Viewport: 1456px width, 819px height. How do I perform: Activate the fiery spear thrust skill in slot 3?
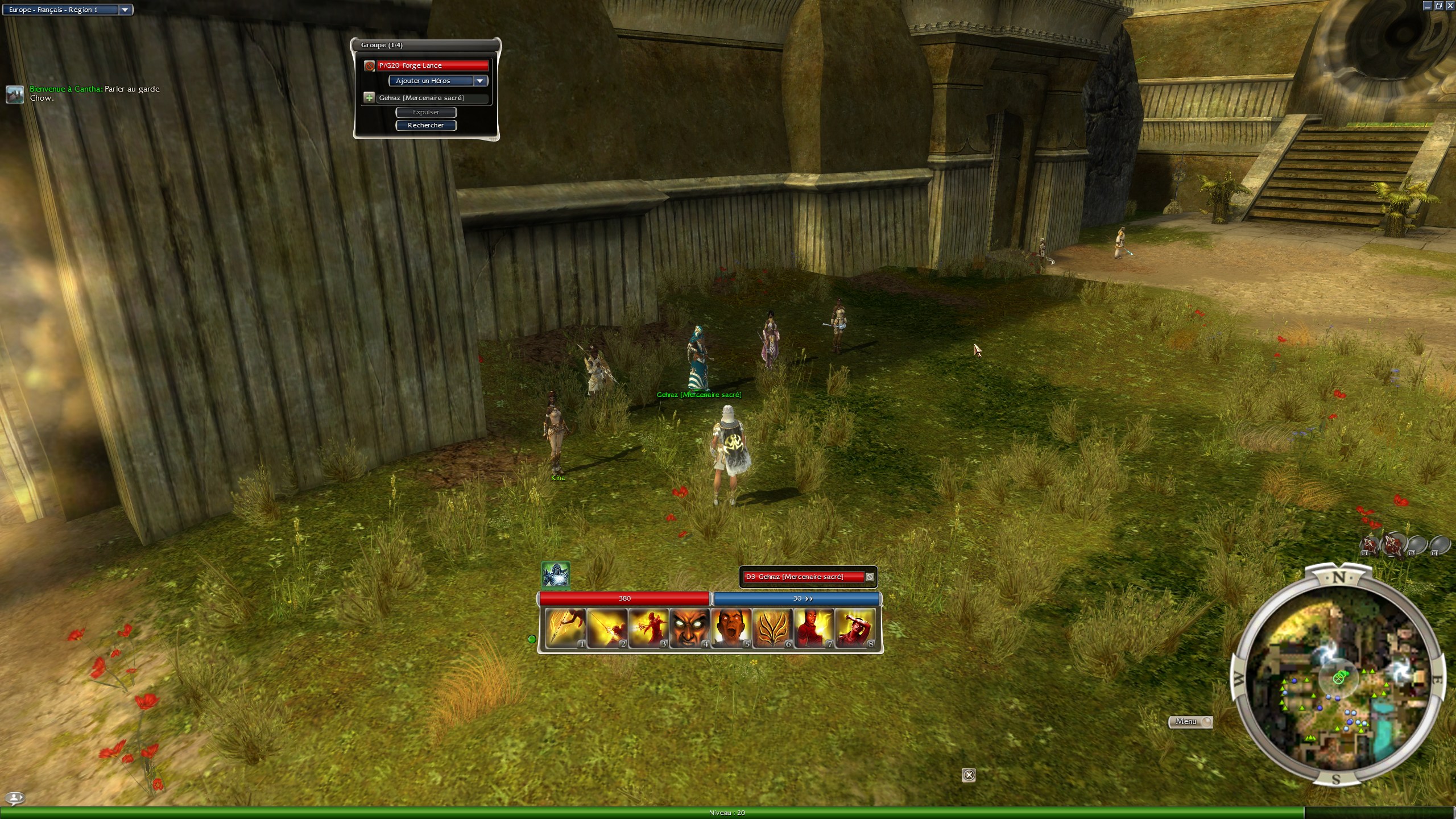point(648,628)
